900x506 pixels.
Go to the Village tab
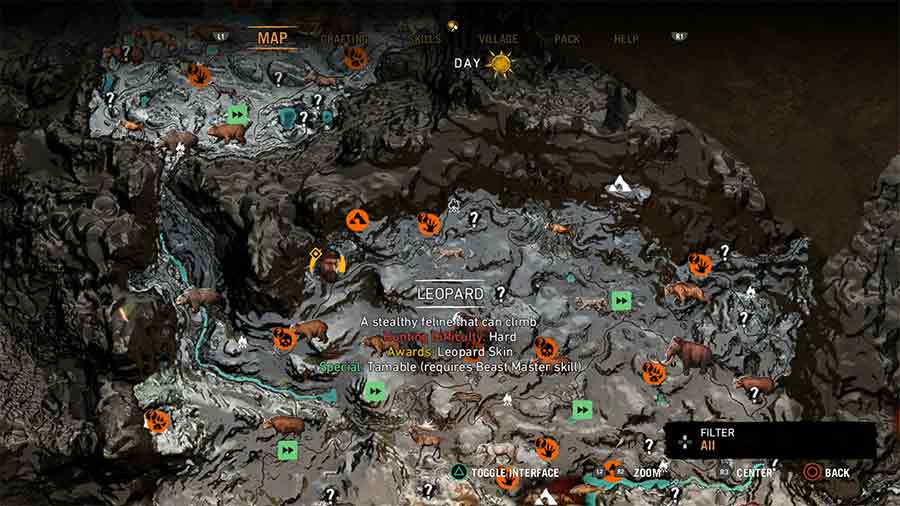[x=498, y=39]
